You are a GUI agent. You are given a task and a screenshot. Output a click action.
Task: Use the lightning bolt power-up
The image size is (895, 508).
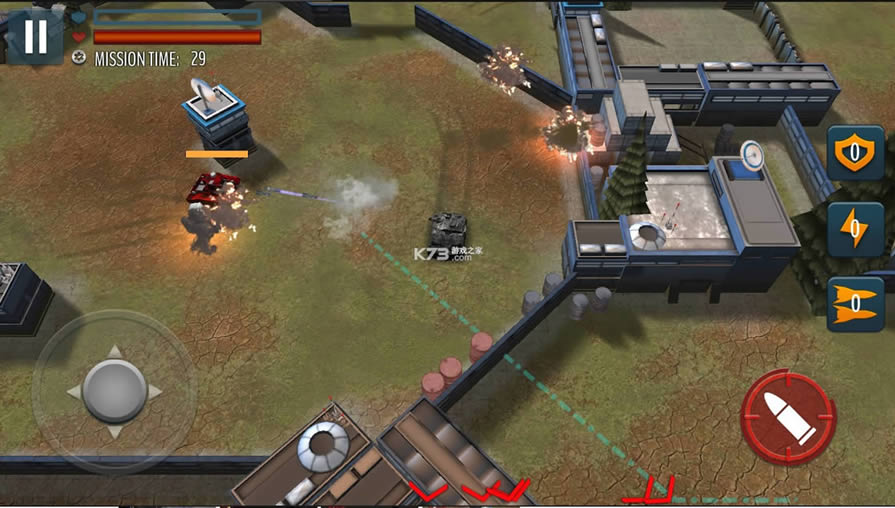[x=854, y=229]
